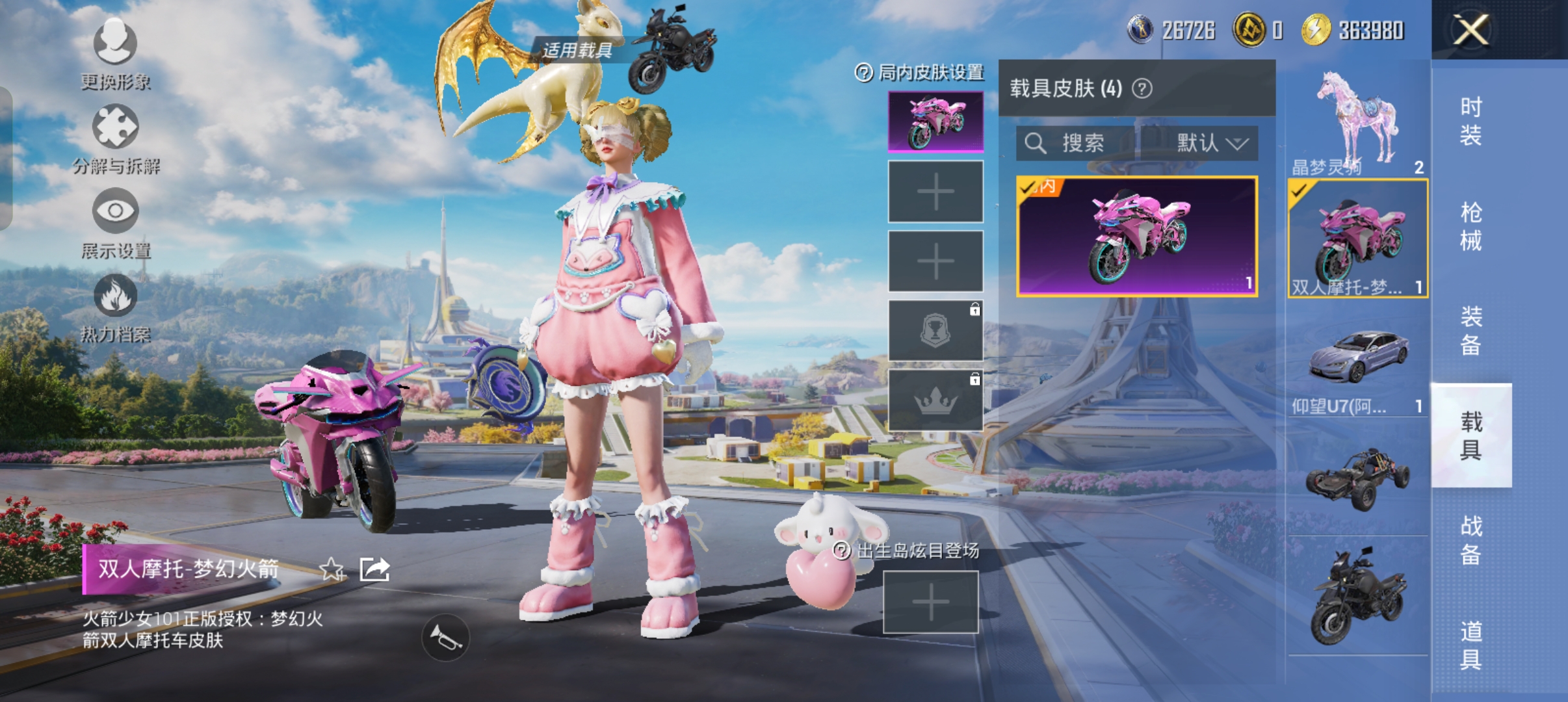Screen dimensions: 1568x702
Task: Switch to the 道具 items tab
Action: [x=1471, y=645]
